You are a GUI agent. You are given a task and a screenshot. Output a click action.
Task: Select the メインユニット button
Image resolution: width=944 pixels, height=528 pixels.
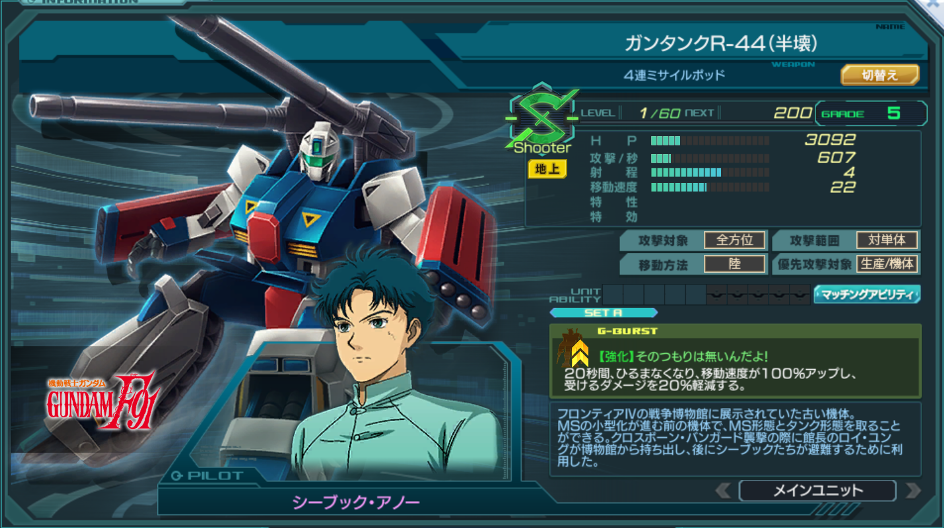(x=817, y=490)
